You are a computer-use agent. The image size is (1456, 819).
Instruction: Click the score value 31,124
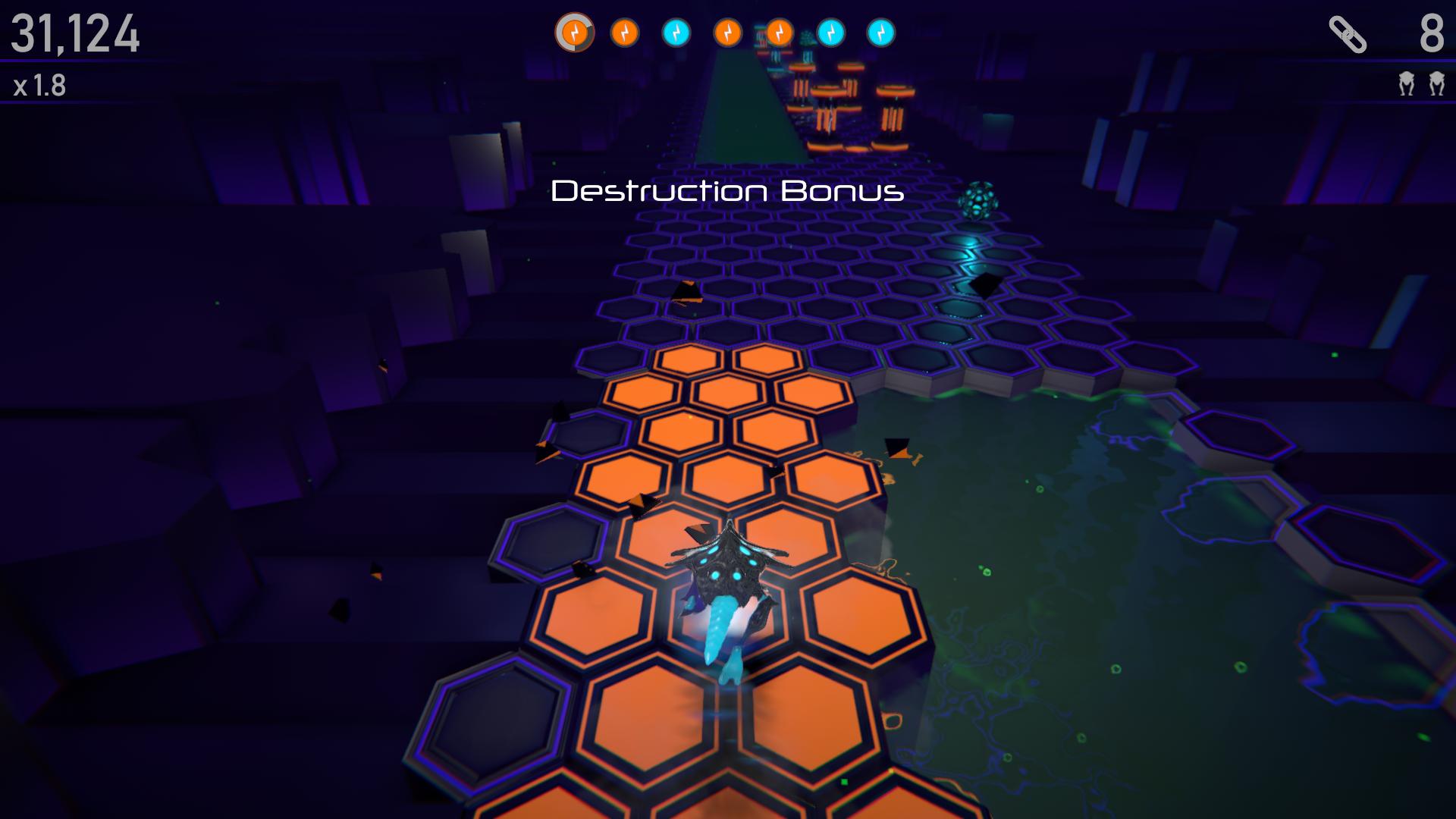76,33
